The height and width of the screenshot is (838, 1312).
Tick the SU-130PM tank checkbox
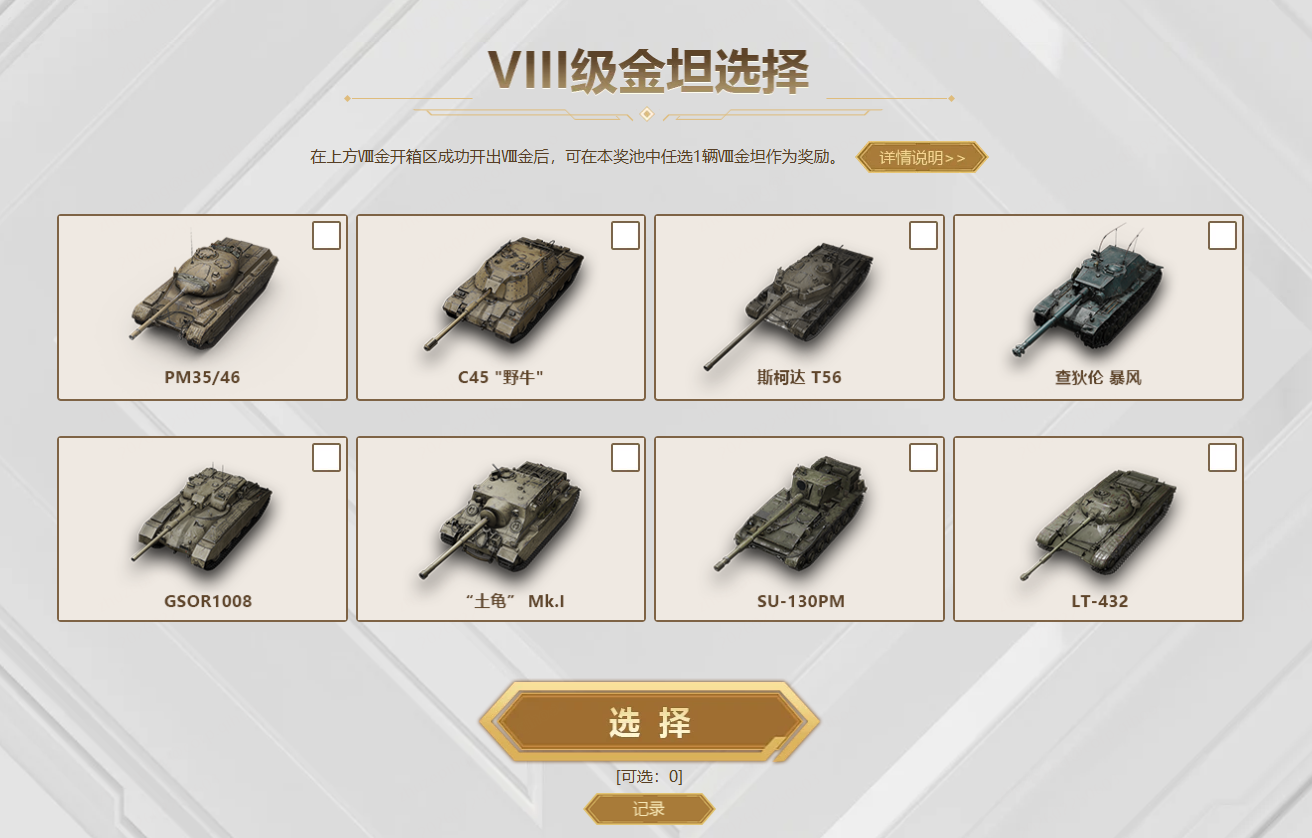point(923,458)
